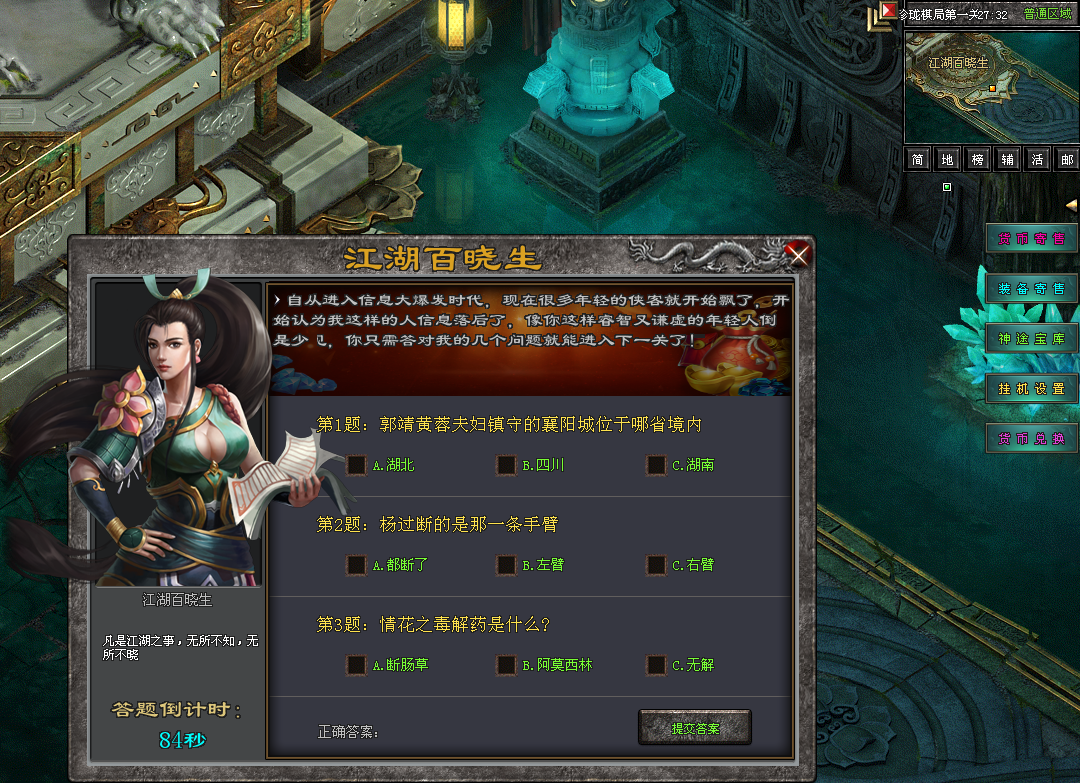Choose A.断肠草 for question 3
The width and height of the screenshot is (1080, 783).
tap(356, 665)
